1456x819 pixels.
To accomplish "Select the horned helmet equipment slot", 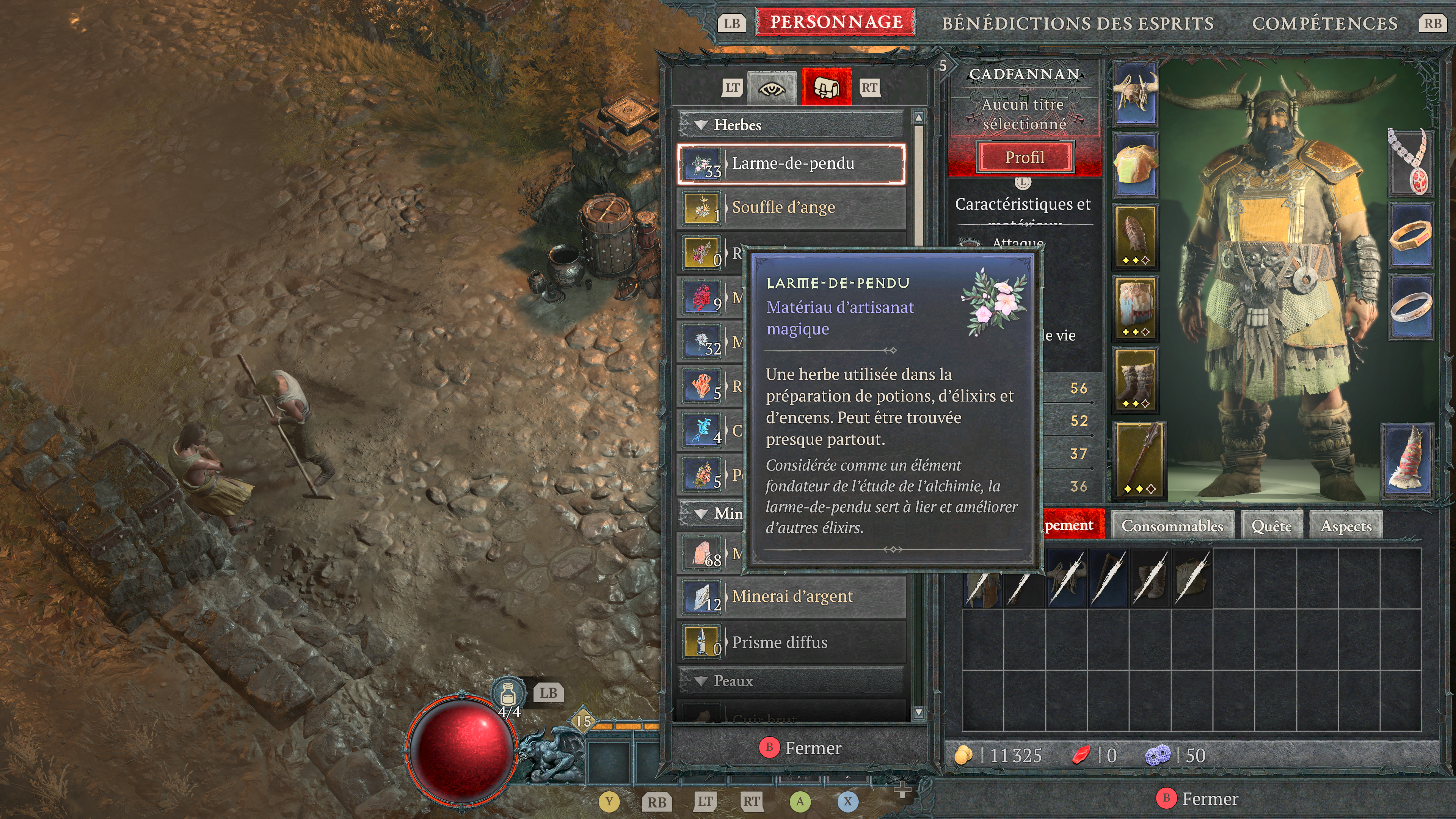I will pyautogui.click(x=1136, y=93).
